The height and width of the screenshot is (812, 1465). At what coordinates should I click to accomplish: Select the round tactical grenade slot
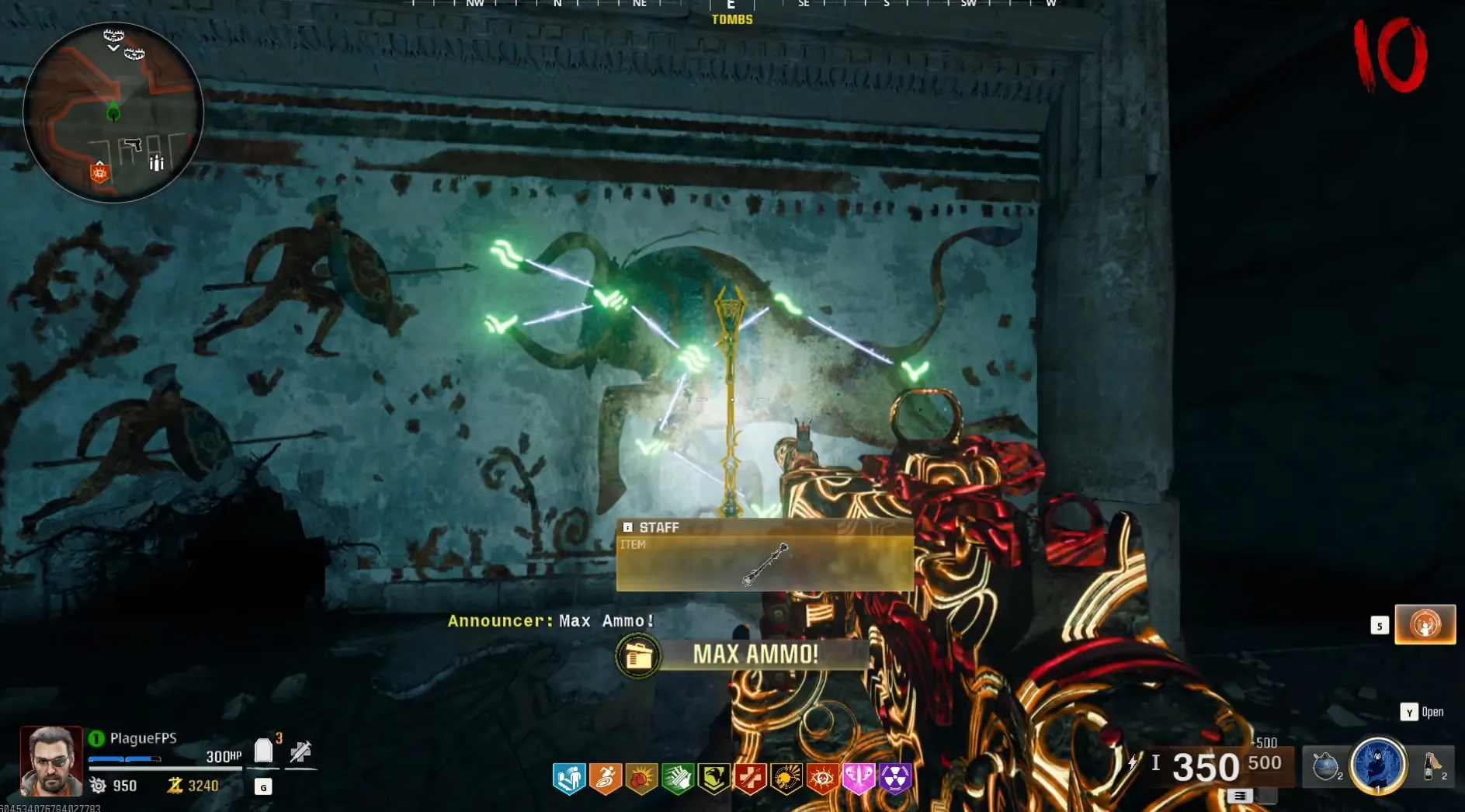click(1326, 766)
